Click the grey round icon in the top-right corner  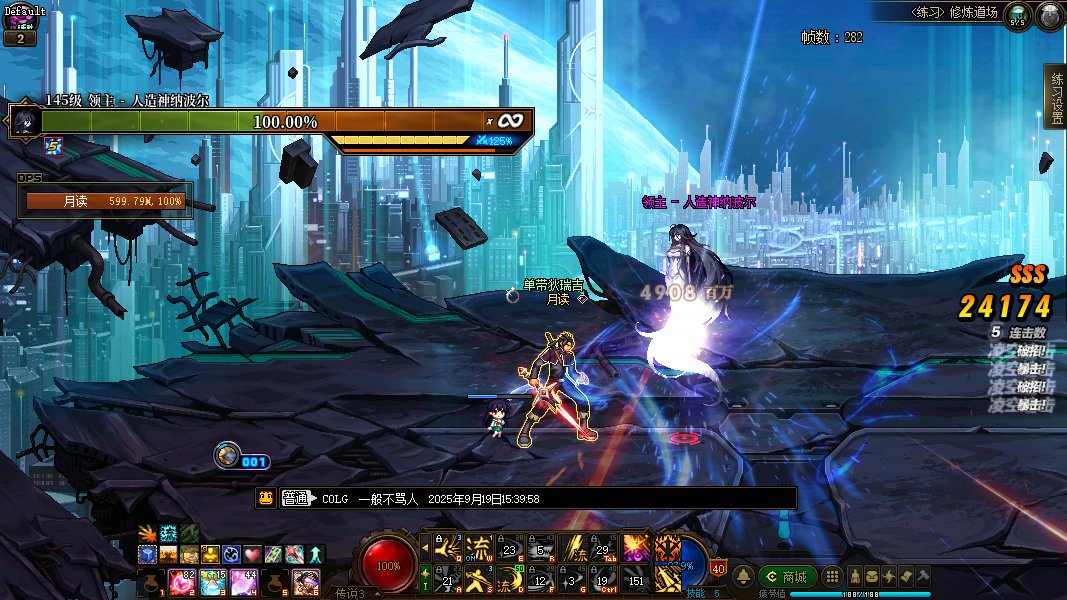1049,17
